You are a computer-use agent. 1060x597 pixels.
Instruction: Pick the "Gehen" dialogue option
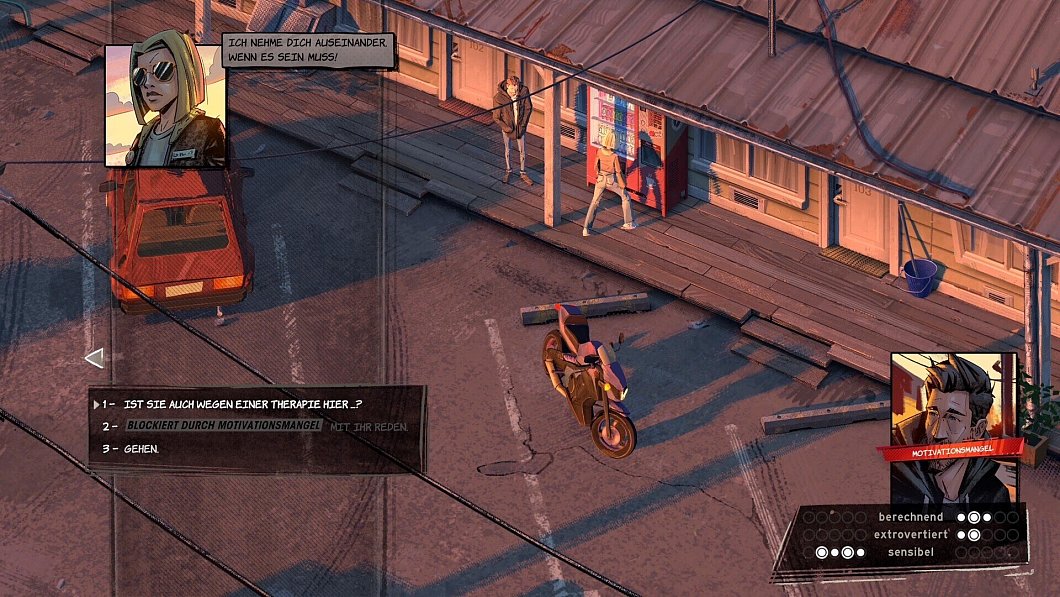(x=141, y=449)
